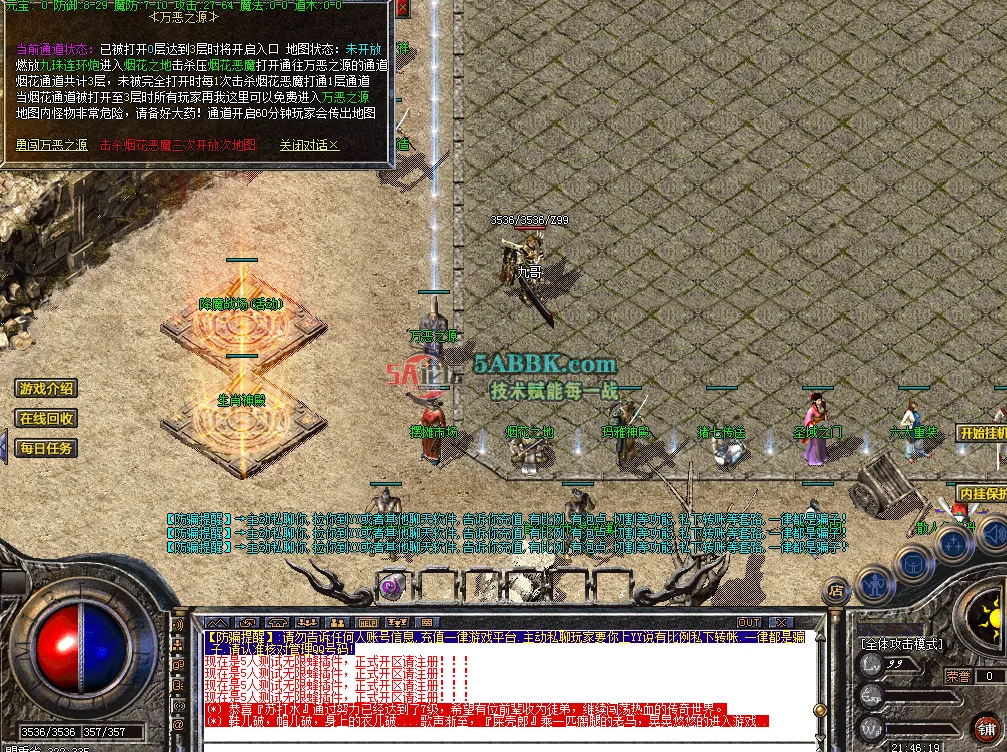Click the OUT button on chat bar
The image size is (1007, 752).
[x=748, y=622]
